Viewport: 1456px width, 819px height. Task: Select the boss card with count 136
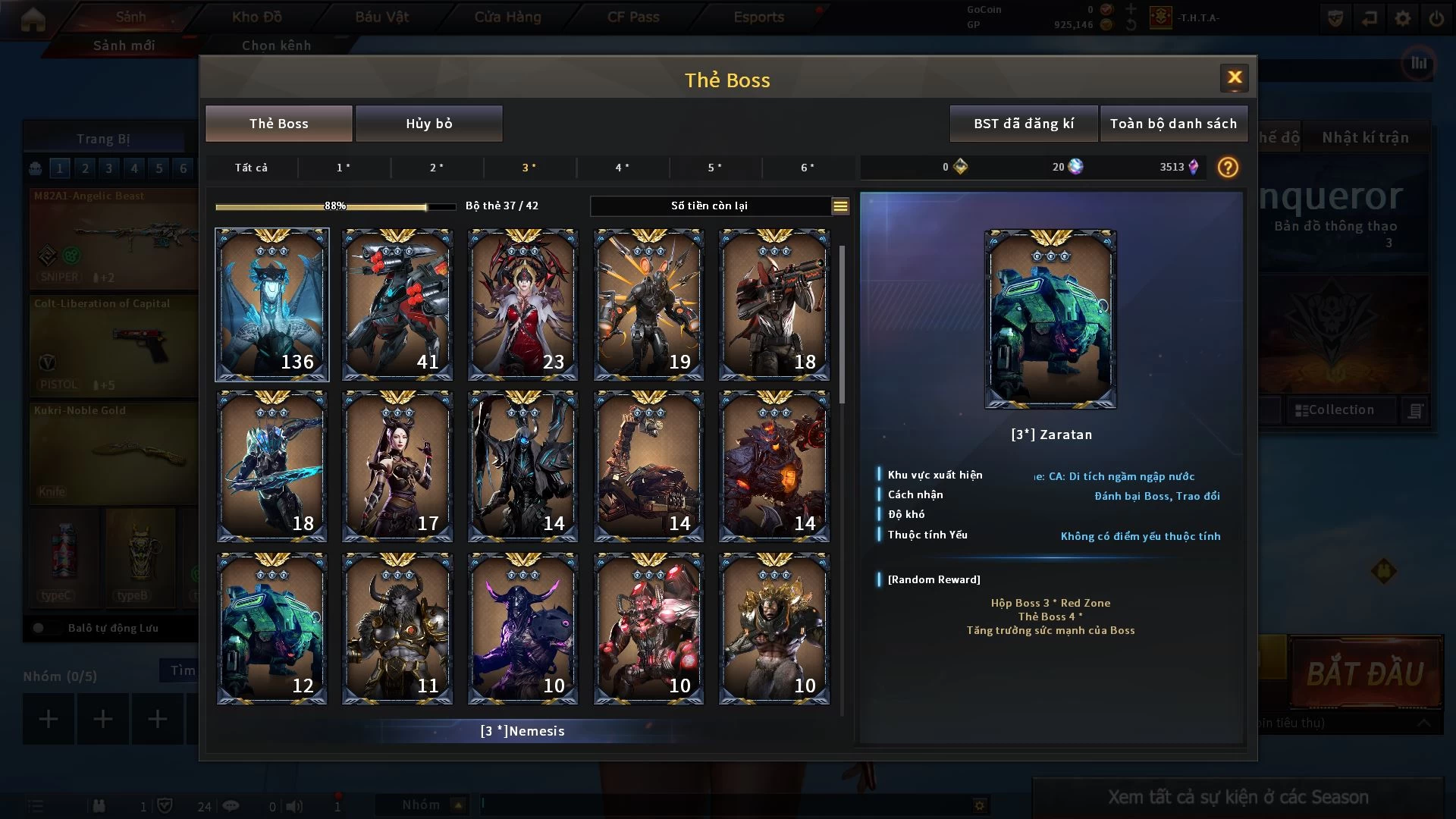click(271, 304)
